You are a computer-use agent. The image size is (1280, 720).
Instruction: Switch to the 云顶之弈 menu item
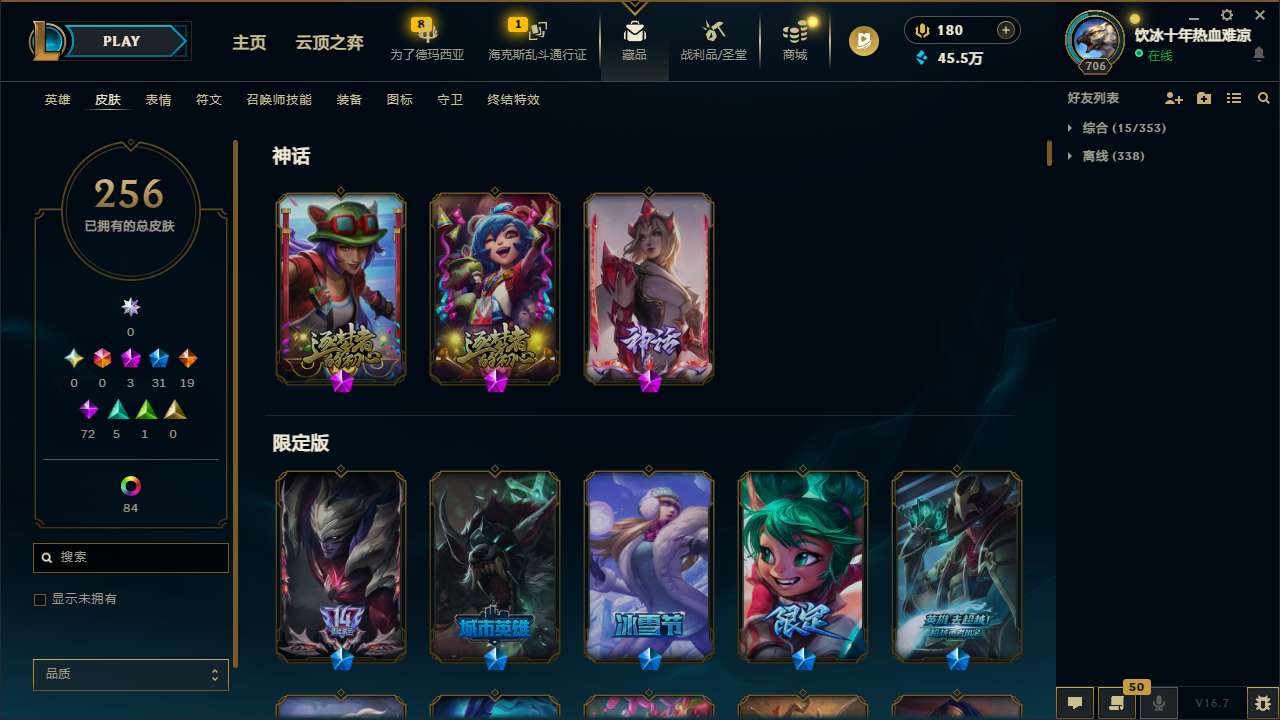[x=328, y=43]
